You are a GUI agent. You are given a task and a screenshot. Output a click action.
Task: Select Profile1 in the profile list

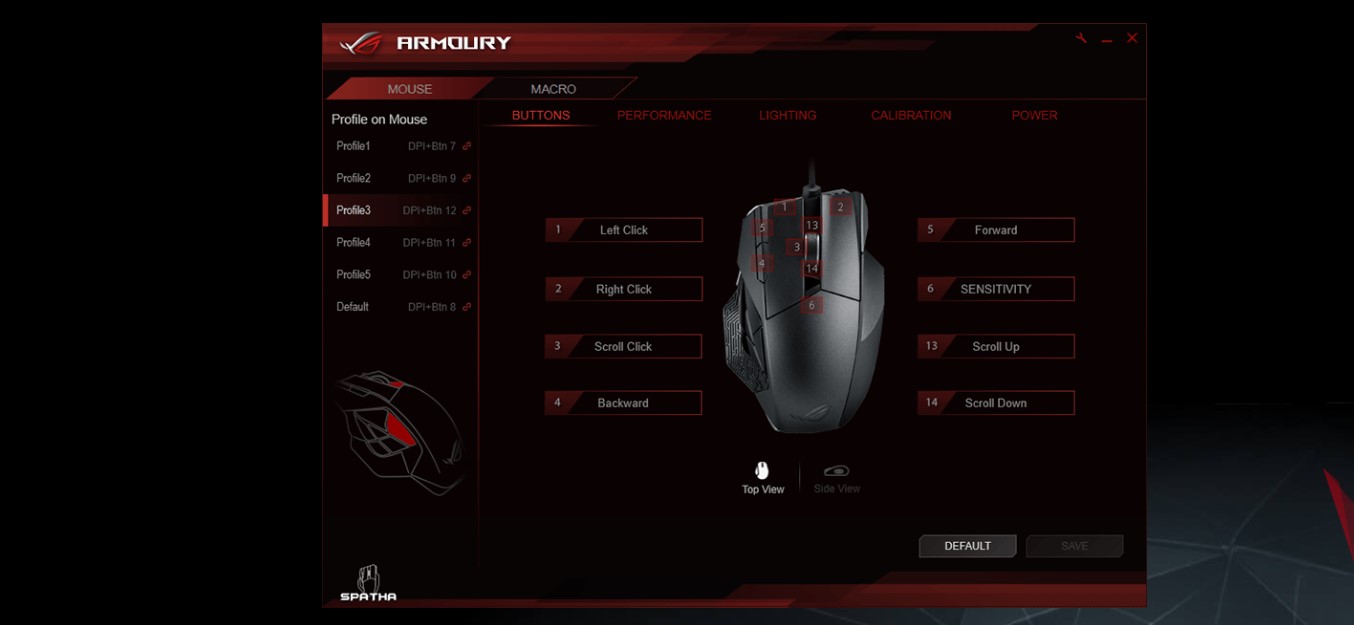400,146
